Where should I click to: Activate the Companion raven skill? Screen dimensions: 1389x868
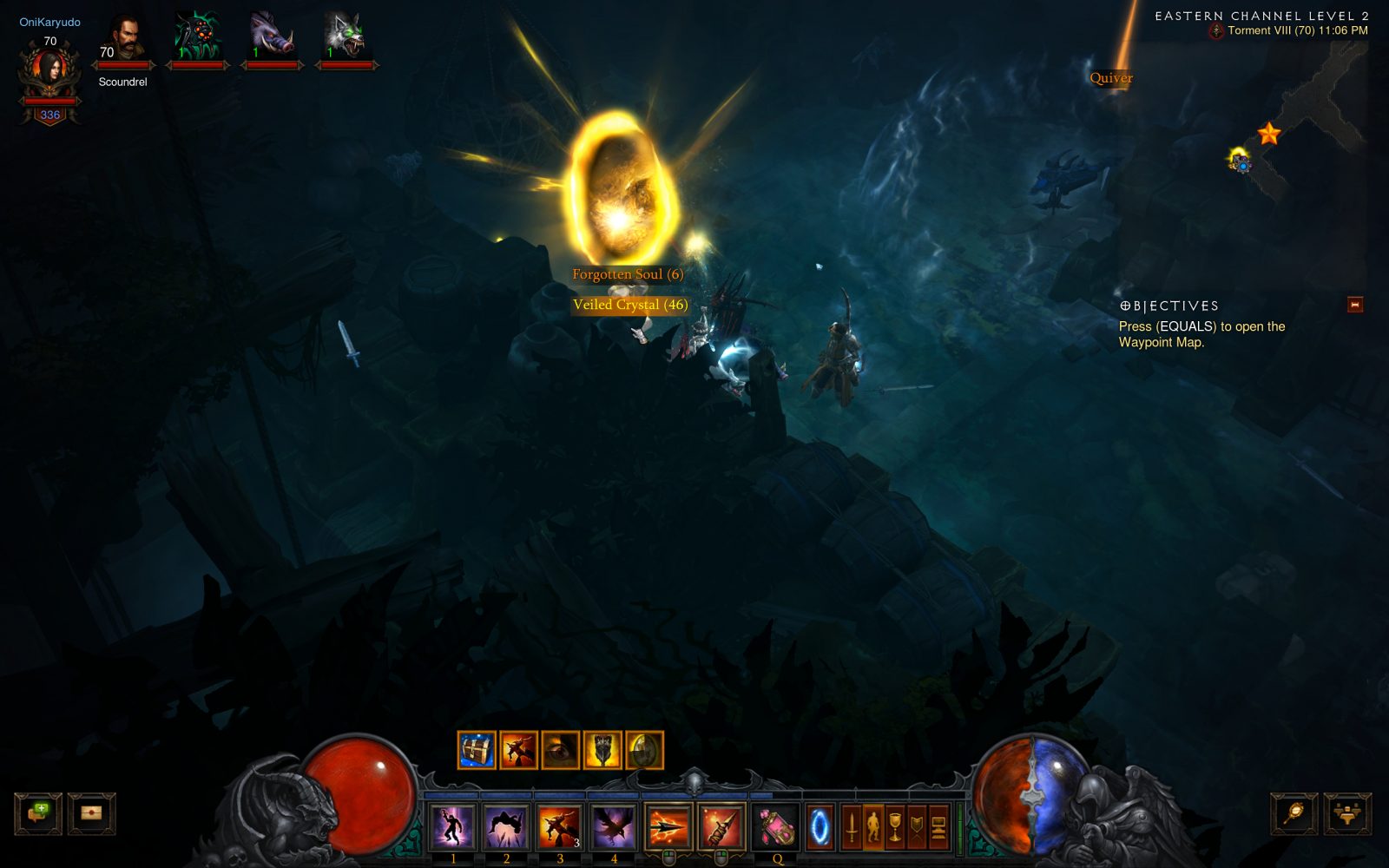pyautogui.click(x=614, y=826)
